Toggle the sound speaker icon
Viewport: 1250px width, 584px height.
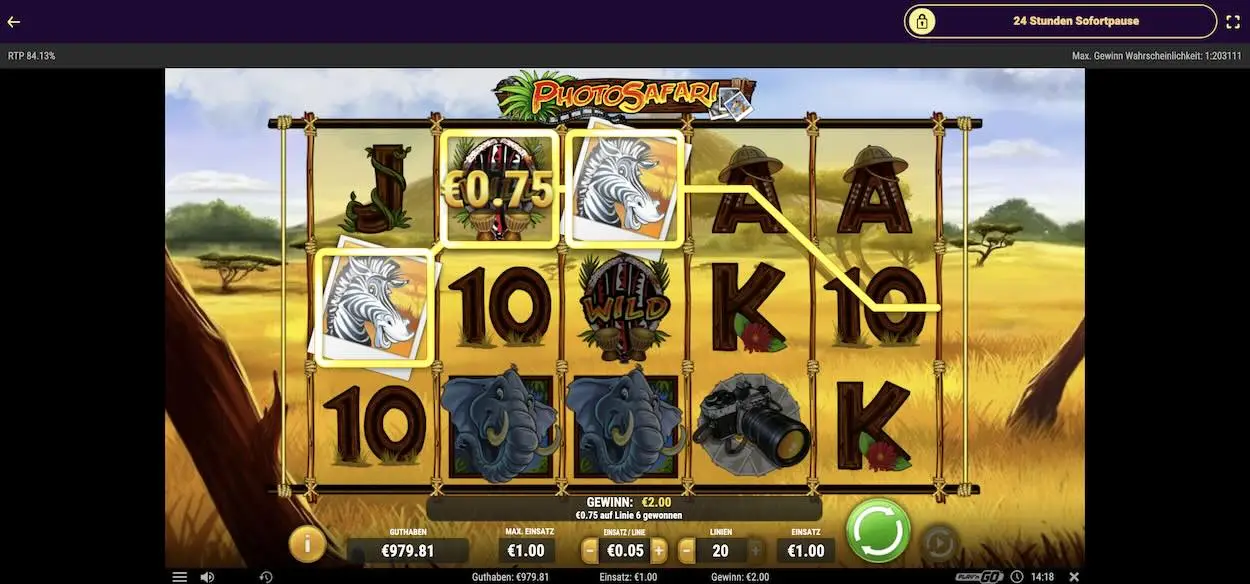click(207, 577)
